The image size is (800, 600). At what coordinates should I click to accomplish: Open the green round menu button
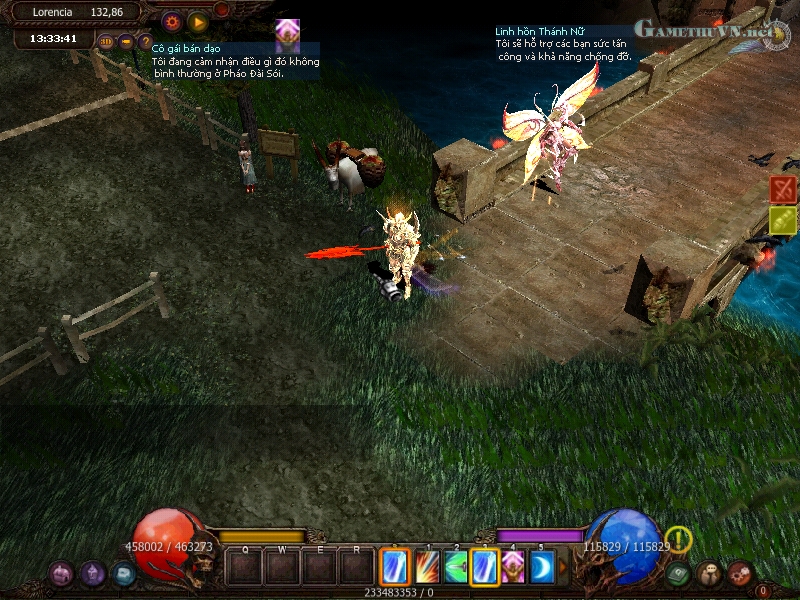pyautogui.click(x=679, y=573)
